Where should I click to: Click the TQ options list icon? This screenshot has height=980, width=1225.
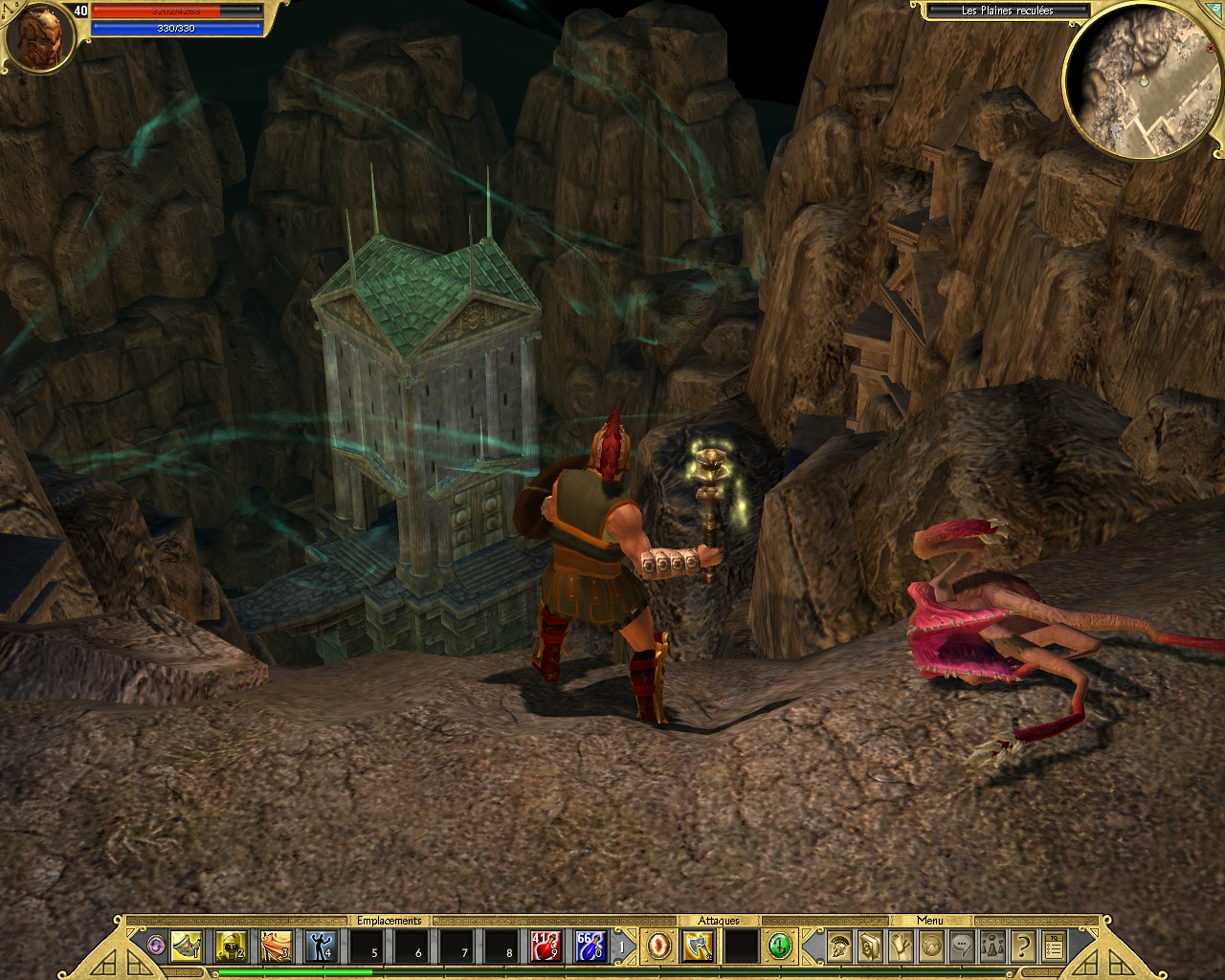pyautogui.click(x=1054, y=946)
